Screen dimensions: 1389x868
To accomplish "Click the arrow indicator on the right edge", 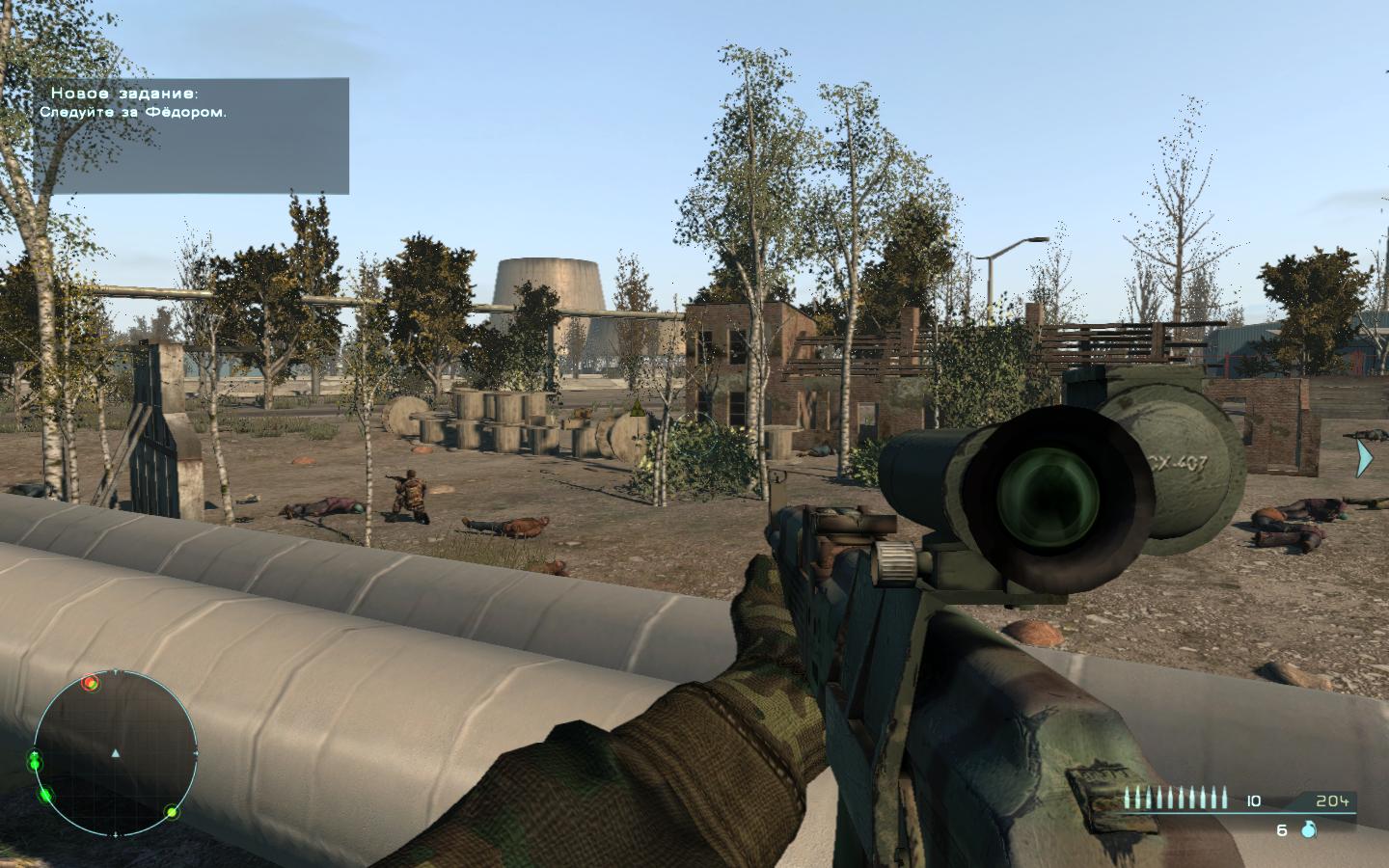I will (x=1364, y=458).
